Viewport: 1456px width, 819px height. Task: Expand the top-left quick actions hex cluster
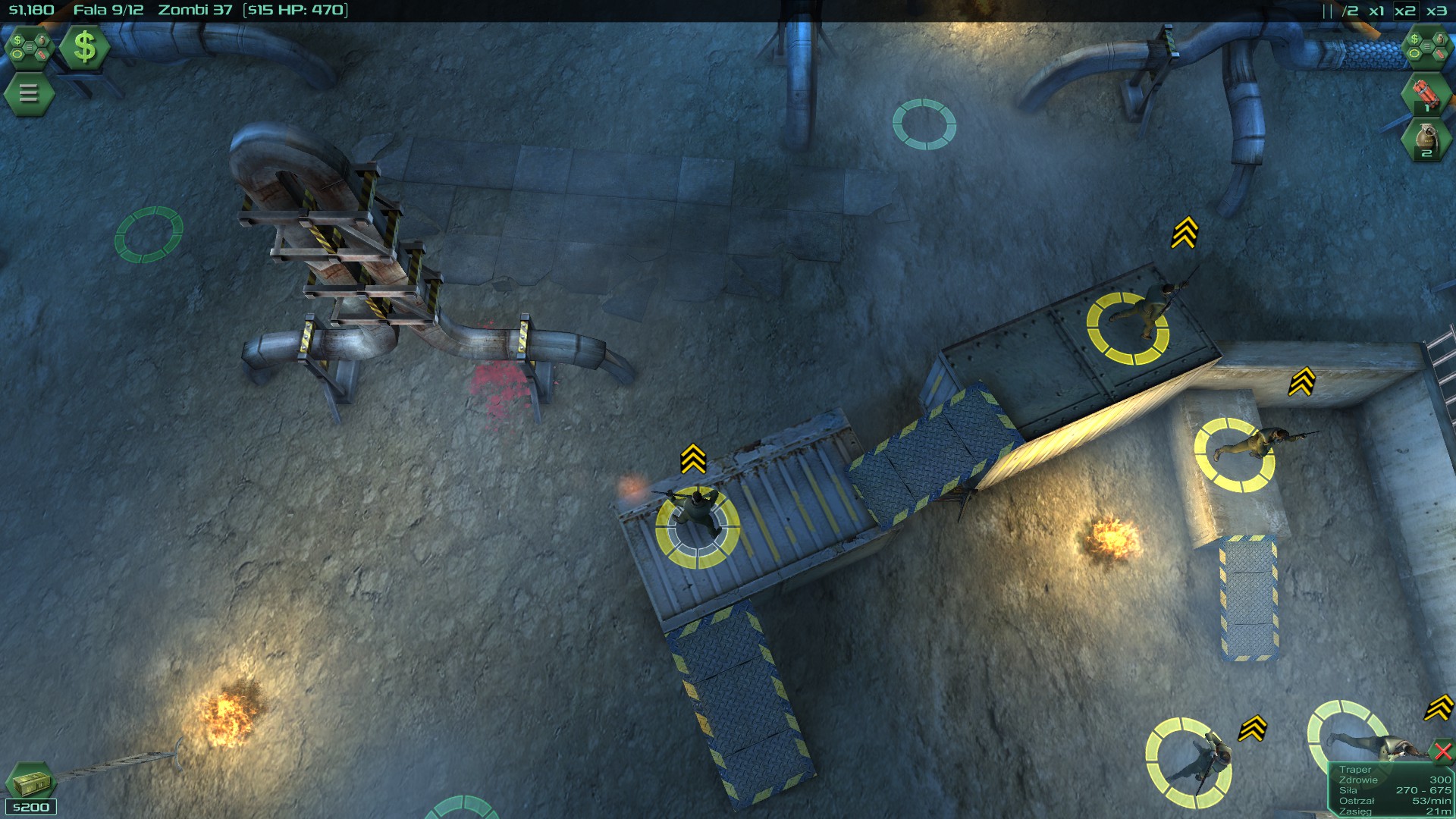coord(29,48)
